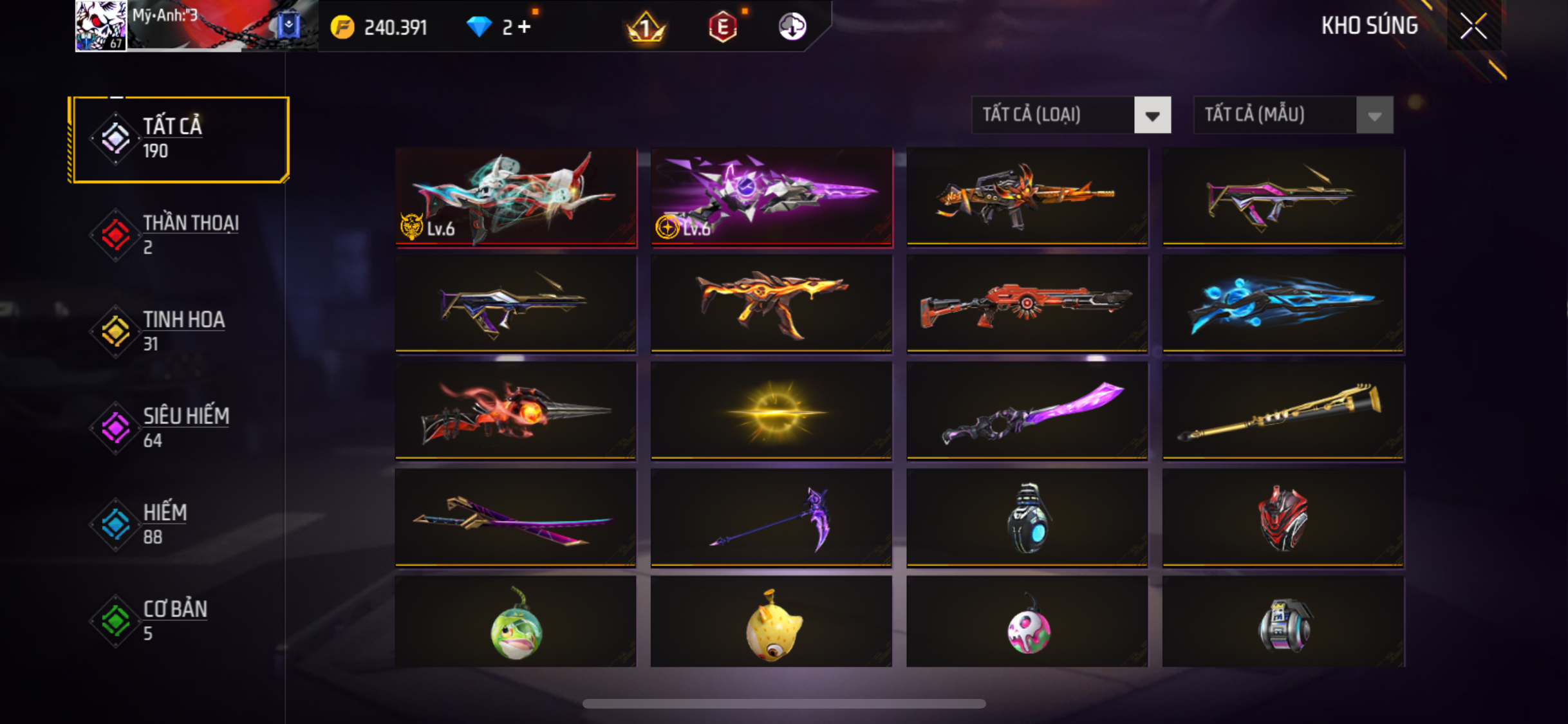Open the player profile avatar
Image resolution: width=1568 pixels, height=724 pixels.
[x=101, y=26]
